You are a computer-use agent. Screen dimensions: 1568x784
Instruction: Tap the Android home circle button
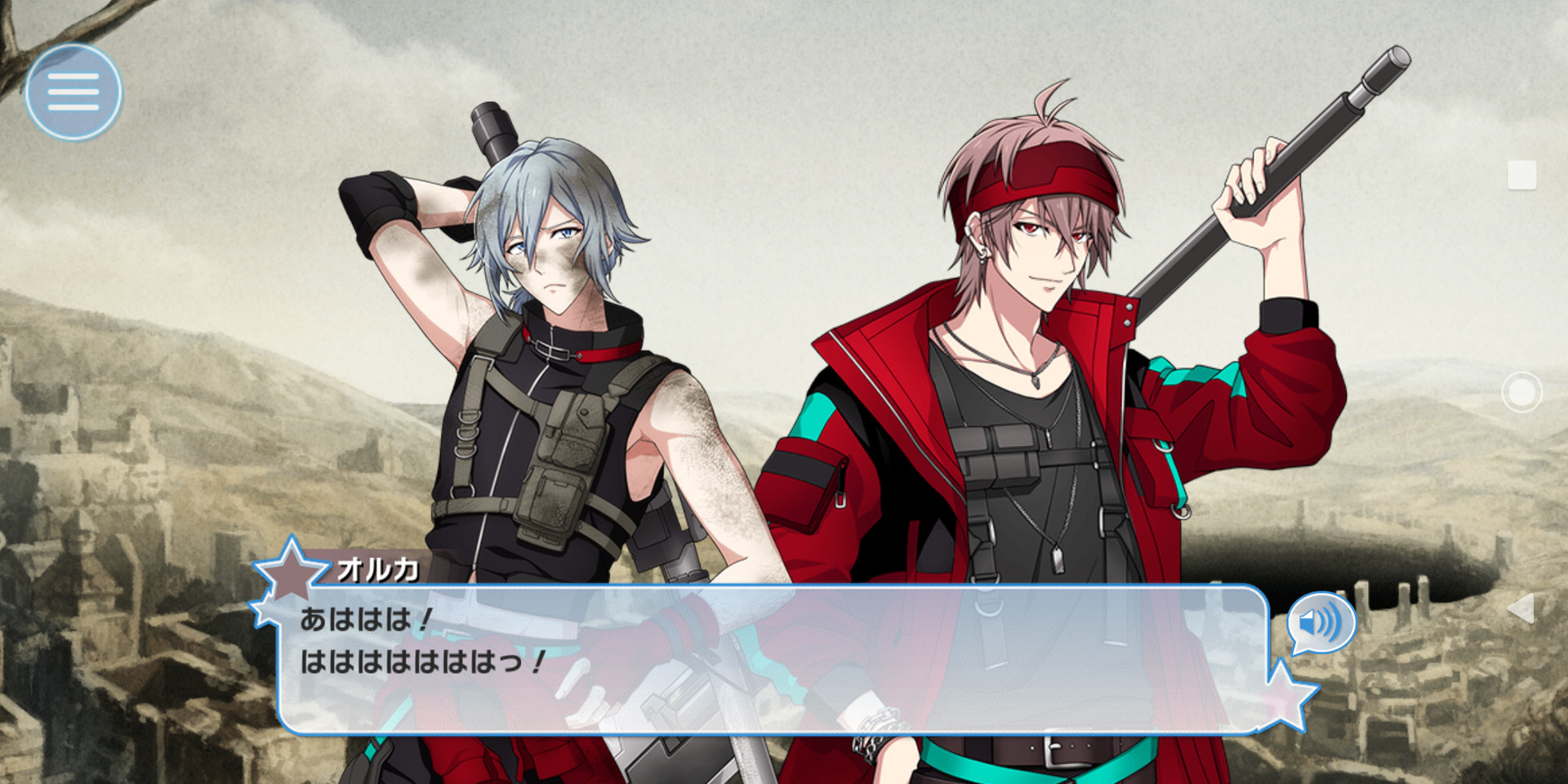click(x=1521, y=393)
